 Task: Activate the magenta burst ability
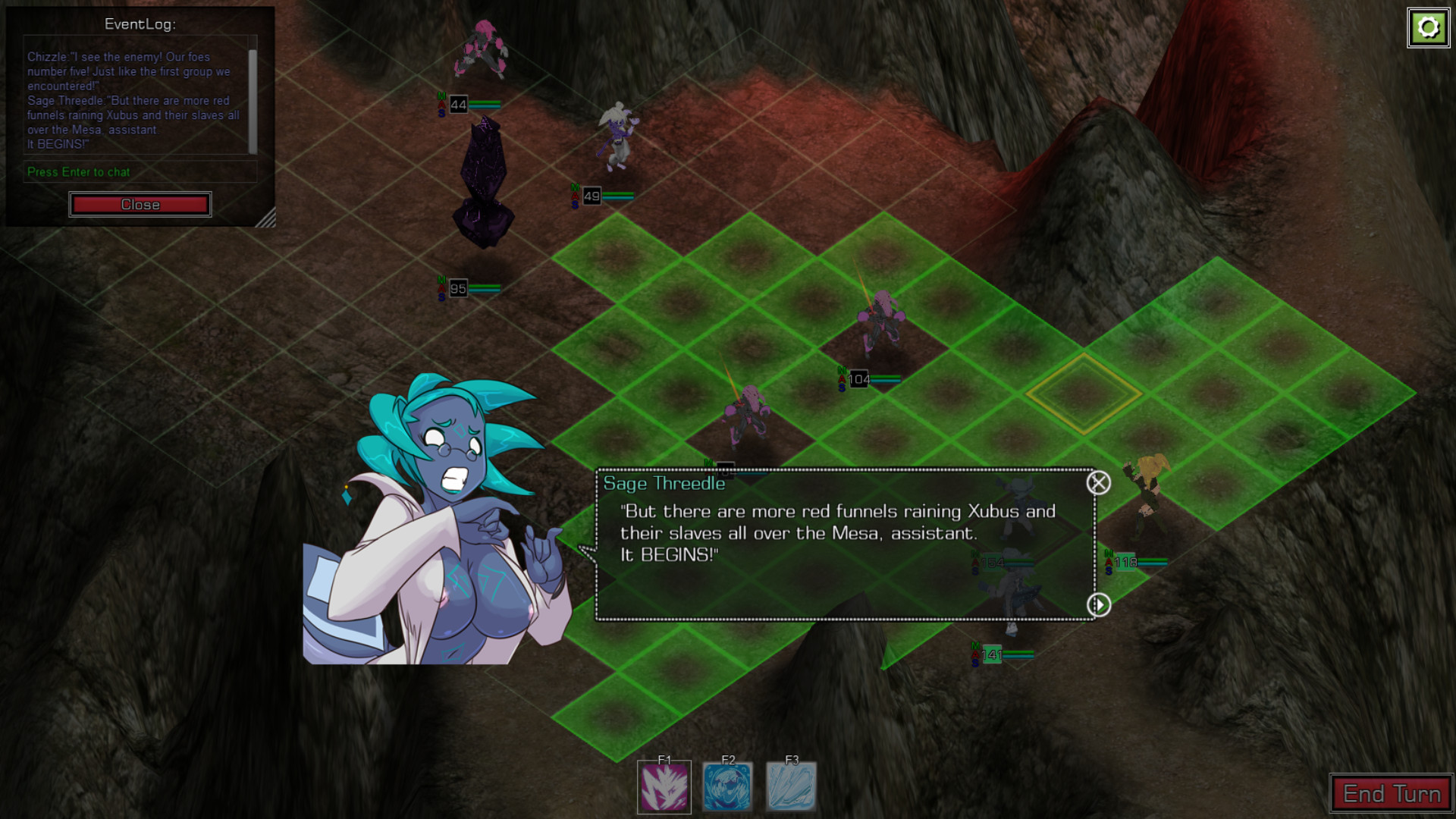664,787
